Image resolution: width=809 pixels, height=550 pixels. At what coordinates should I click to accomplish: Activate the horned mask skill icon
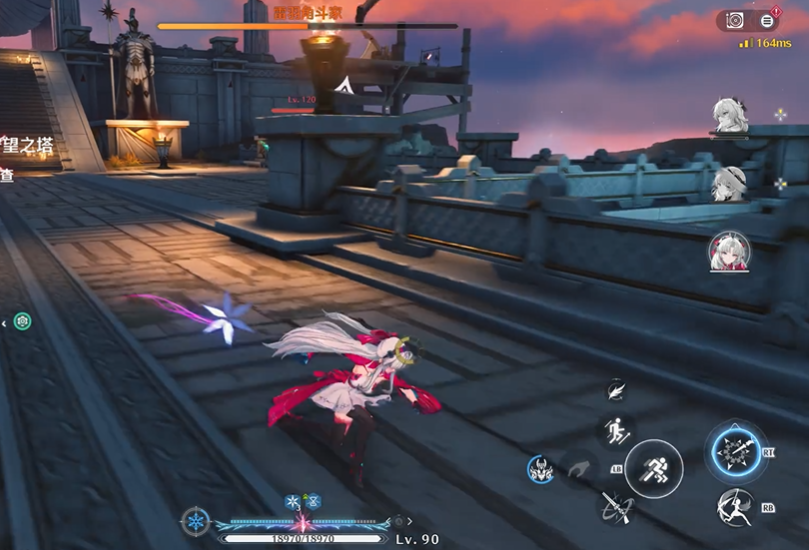click(x=541, y=468)
